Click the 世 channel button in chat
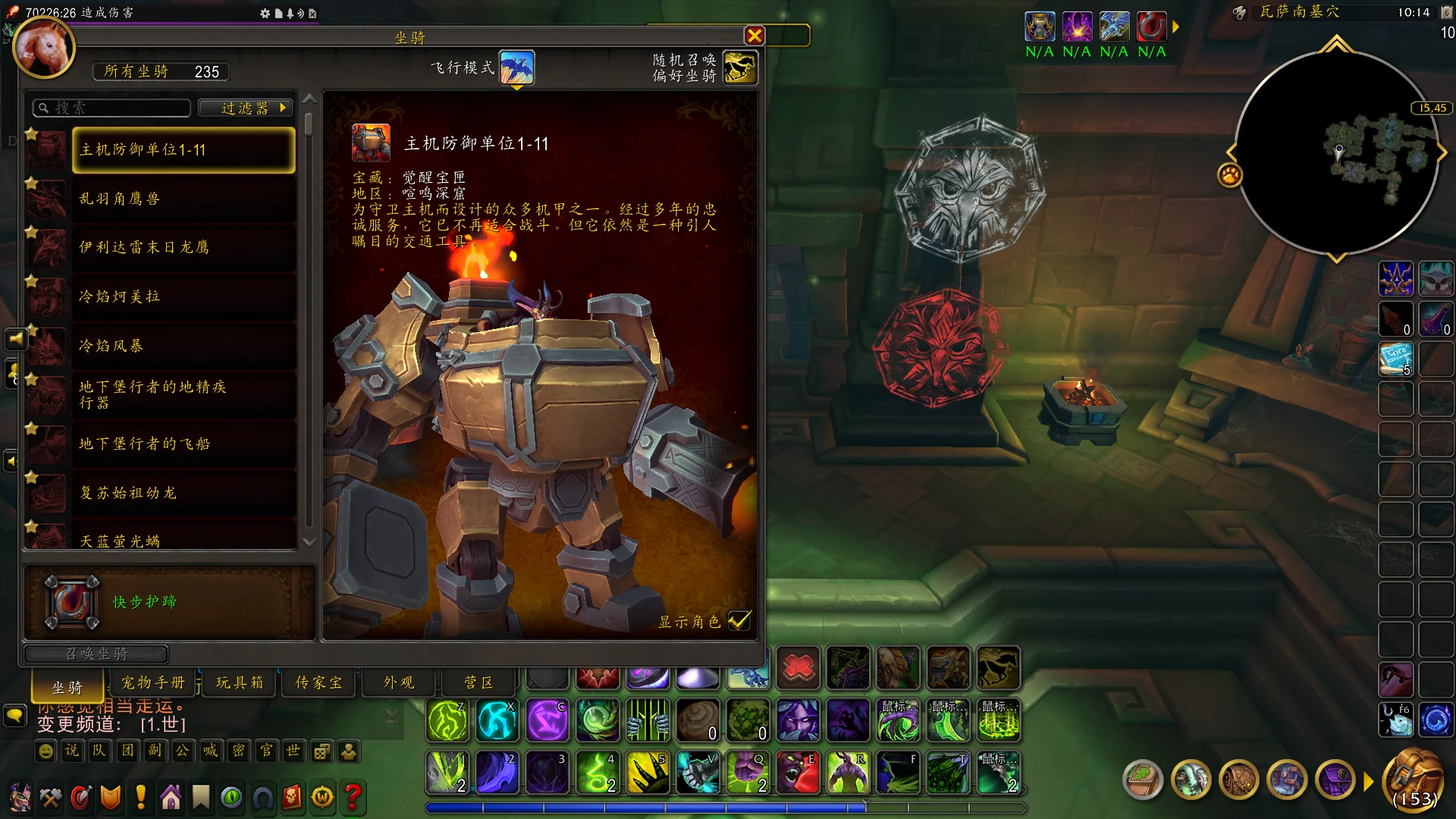The width and height of the screenshot is (1456, 819). 293,752
